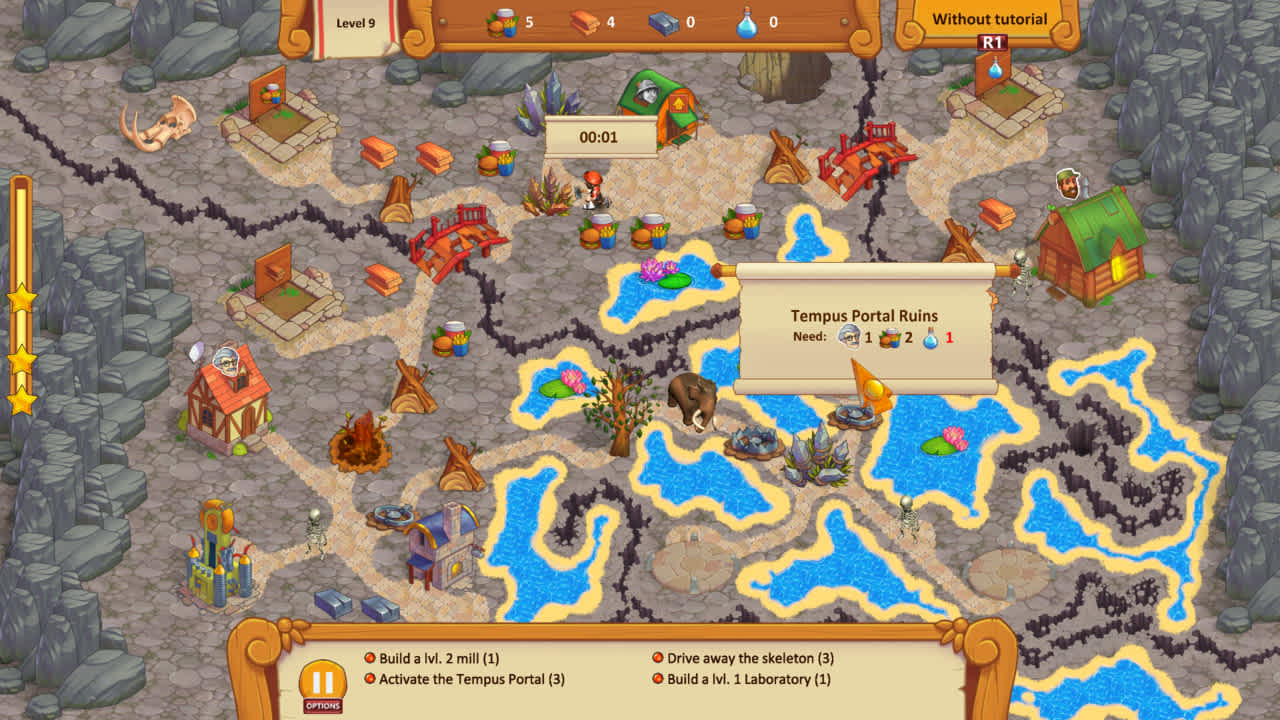Click the marker beside 'Build a lvl. 1 Laboratory'

[x=656, y=680]
